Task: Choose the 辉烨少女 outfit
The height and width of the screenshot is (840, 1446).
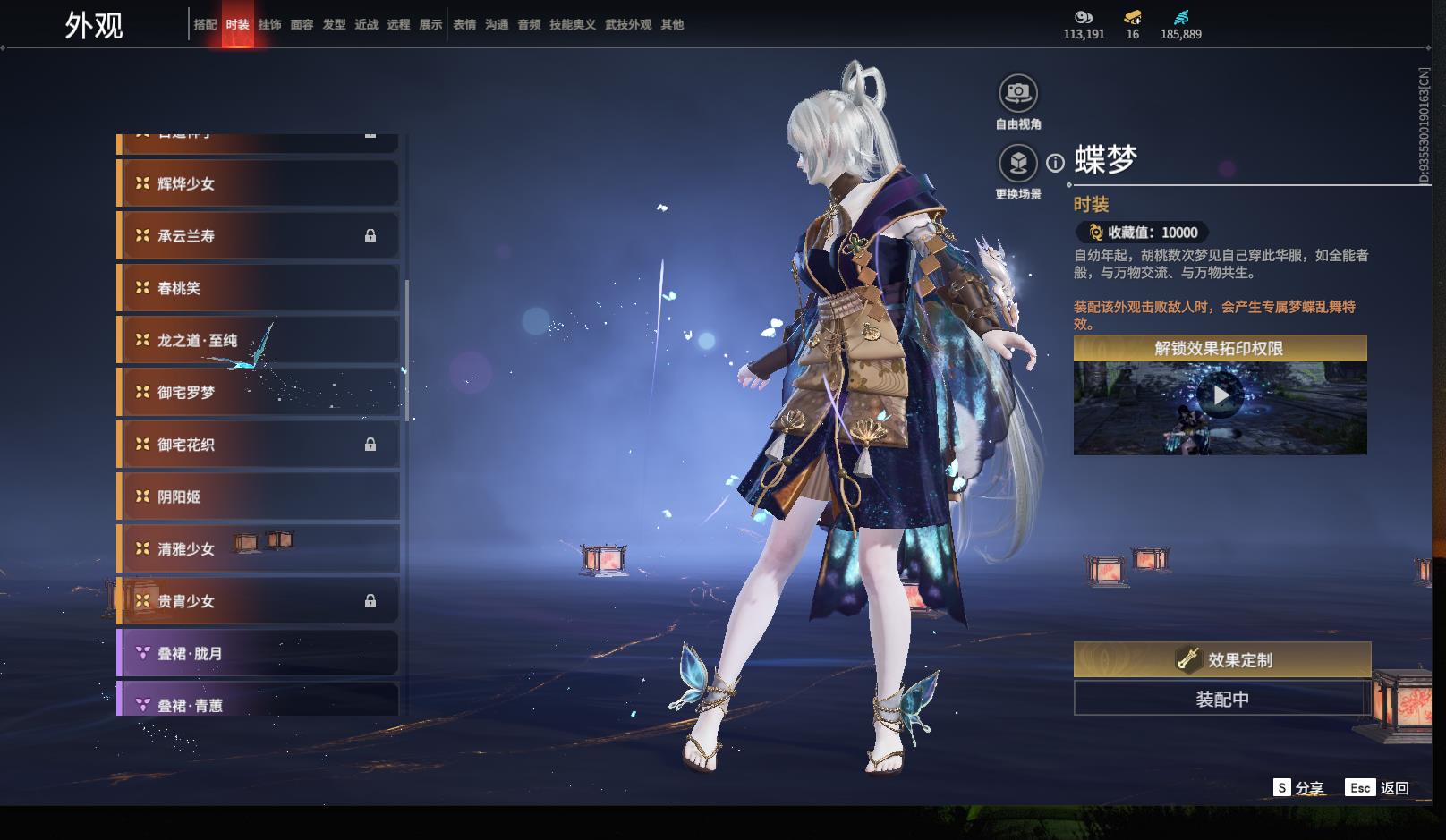Action: pos(258,183)
